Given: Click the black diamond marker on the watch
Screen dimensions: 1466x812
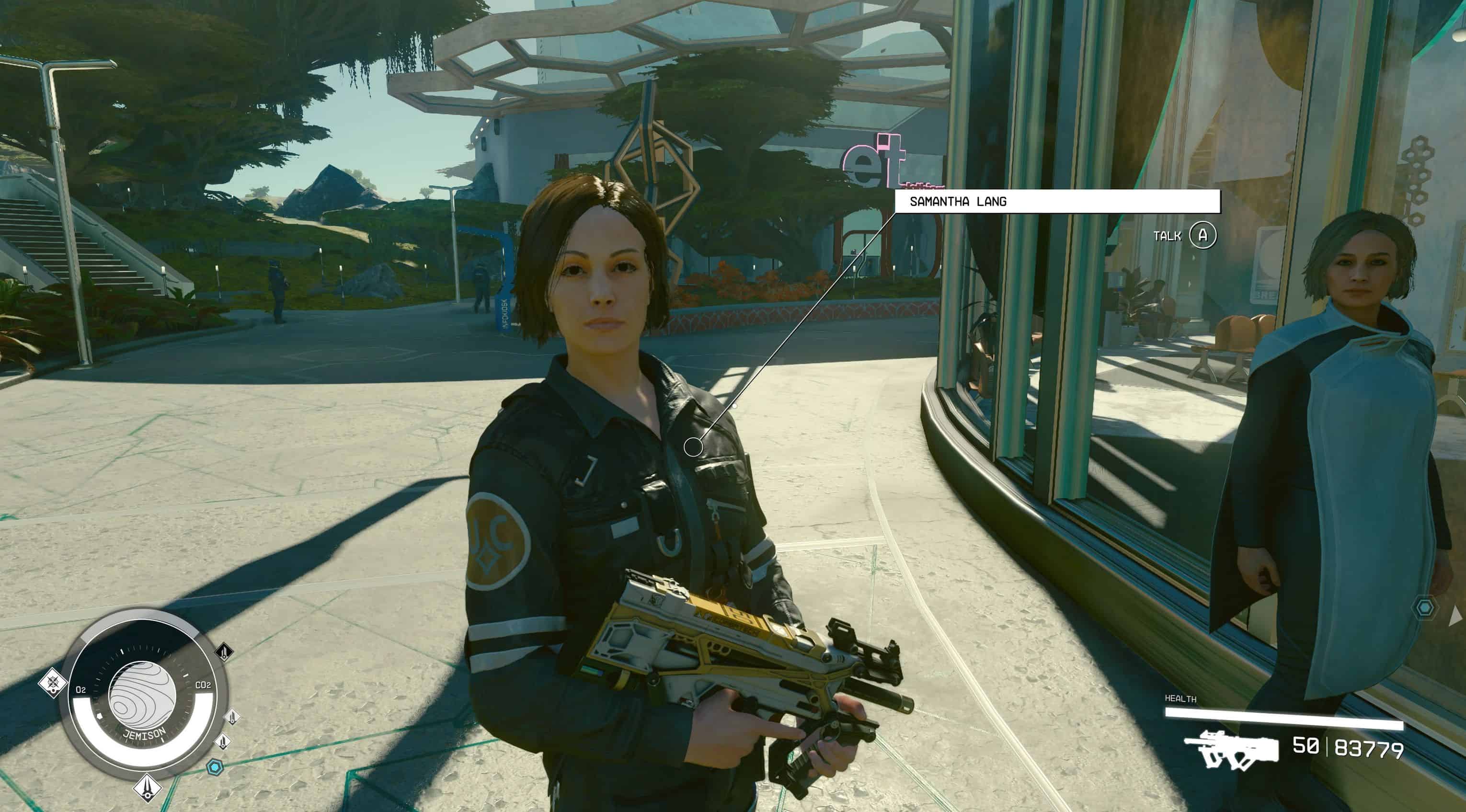Looking at the screenshot, I should 224,651.
